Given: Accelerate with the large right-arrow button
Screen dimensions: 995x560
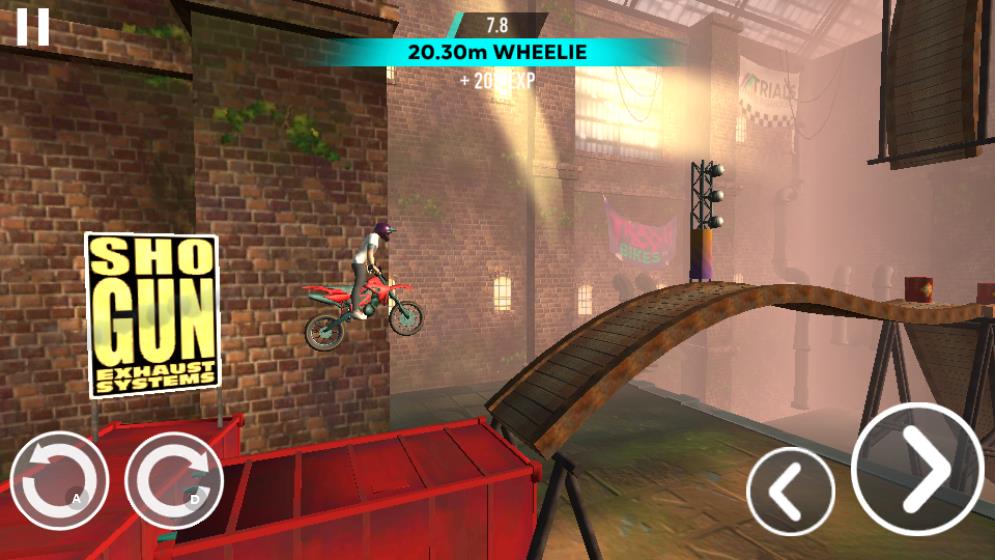Looking at the screenshot, I should tap(917, 468).
